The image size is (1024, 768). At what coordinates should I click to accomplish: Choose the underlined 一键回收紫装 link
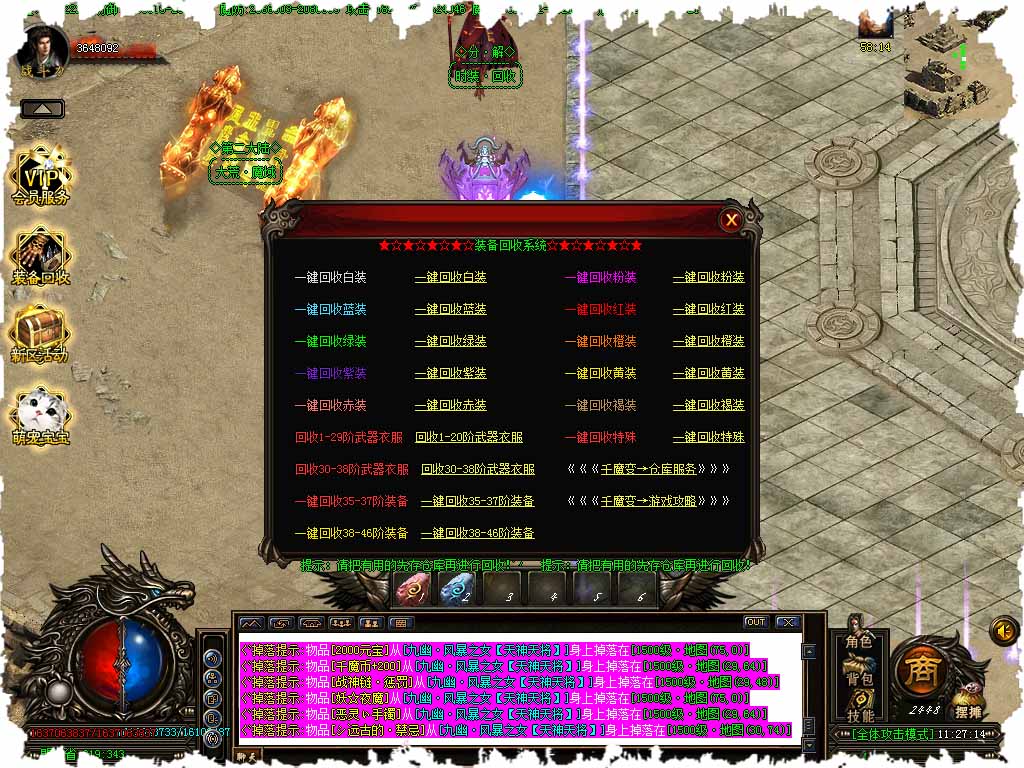point(450,373)
